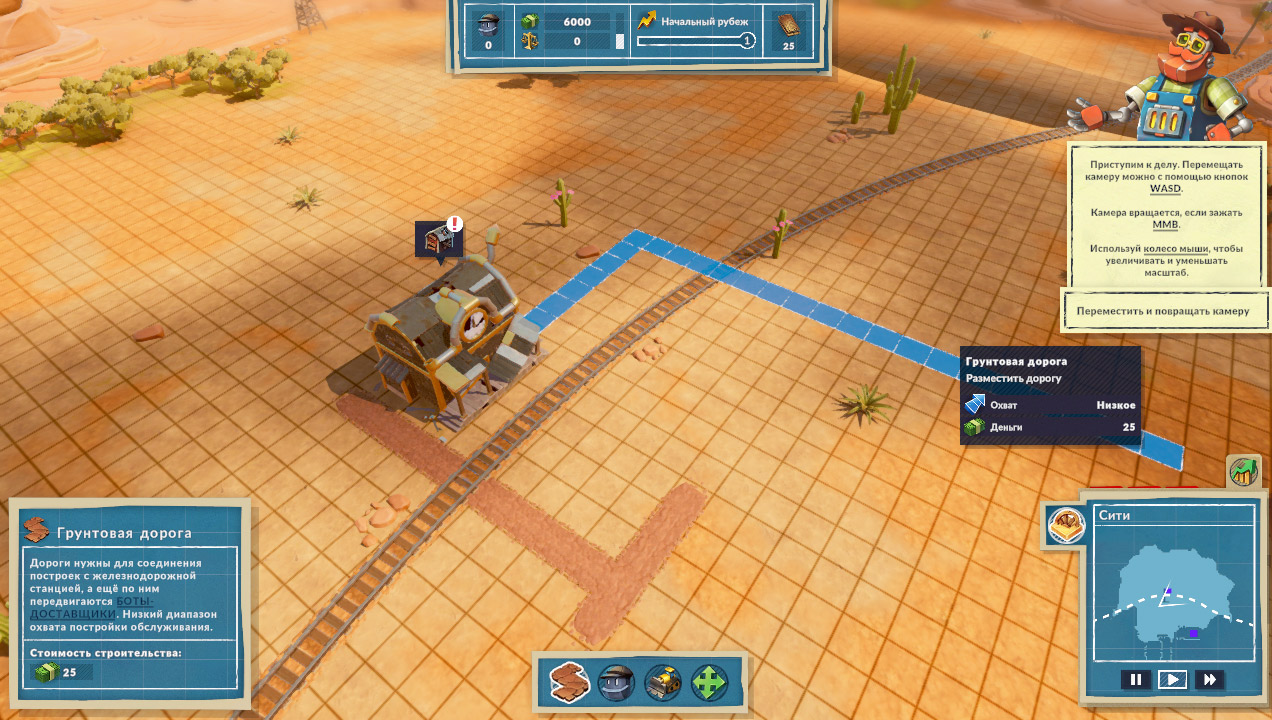Activate the green arrows move tool

click(x=709, y=683)
